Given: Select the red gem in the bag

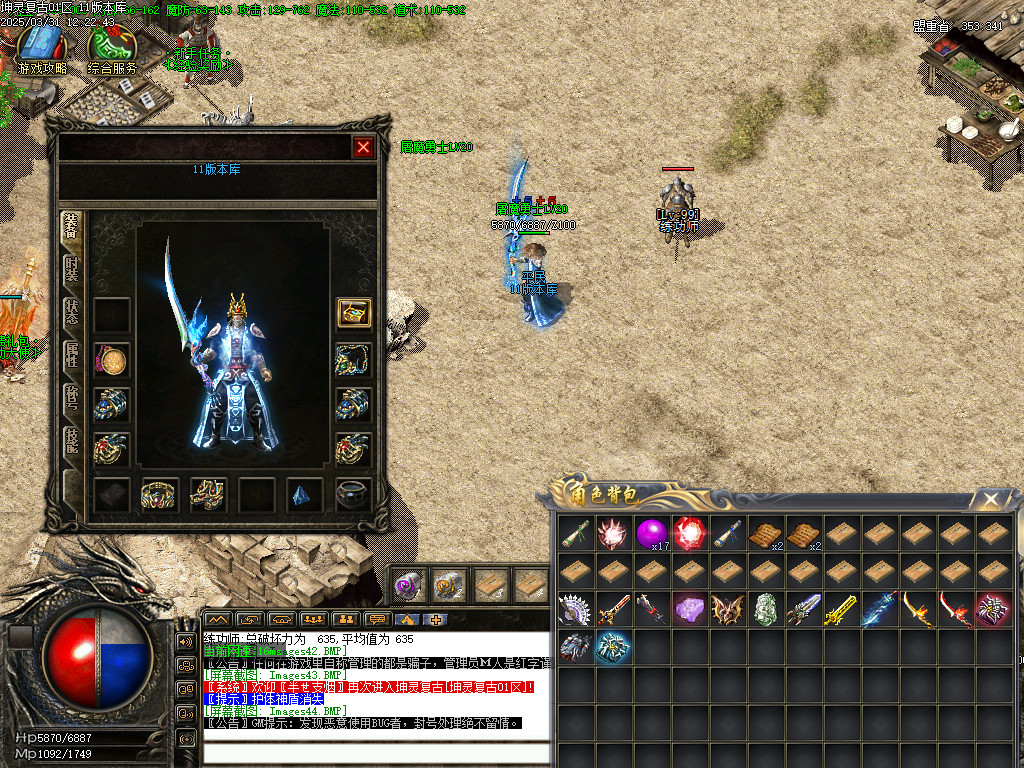Looking at the screenshot, I should click(690, 533).
